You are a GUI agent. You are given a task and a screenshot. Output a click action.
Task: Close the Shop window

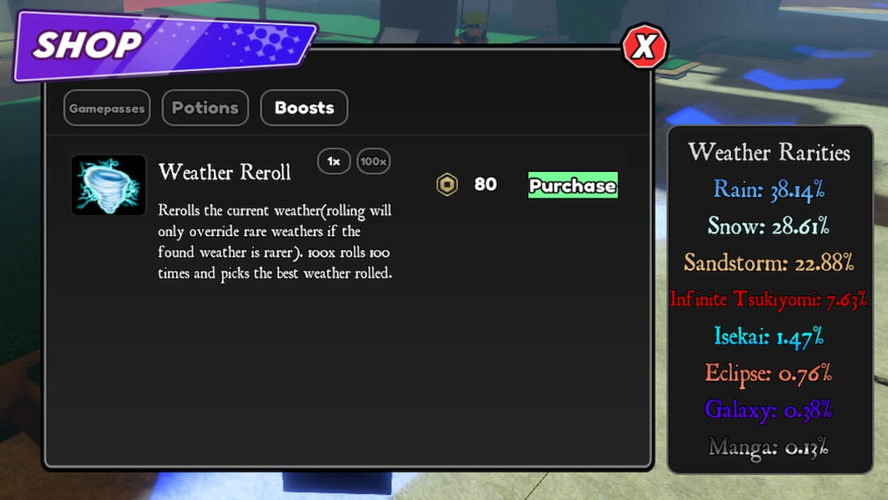(x=645, y=46)
